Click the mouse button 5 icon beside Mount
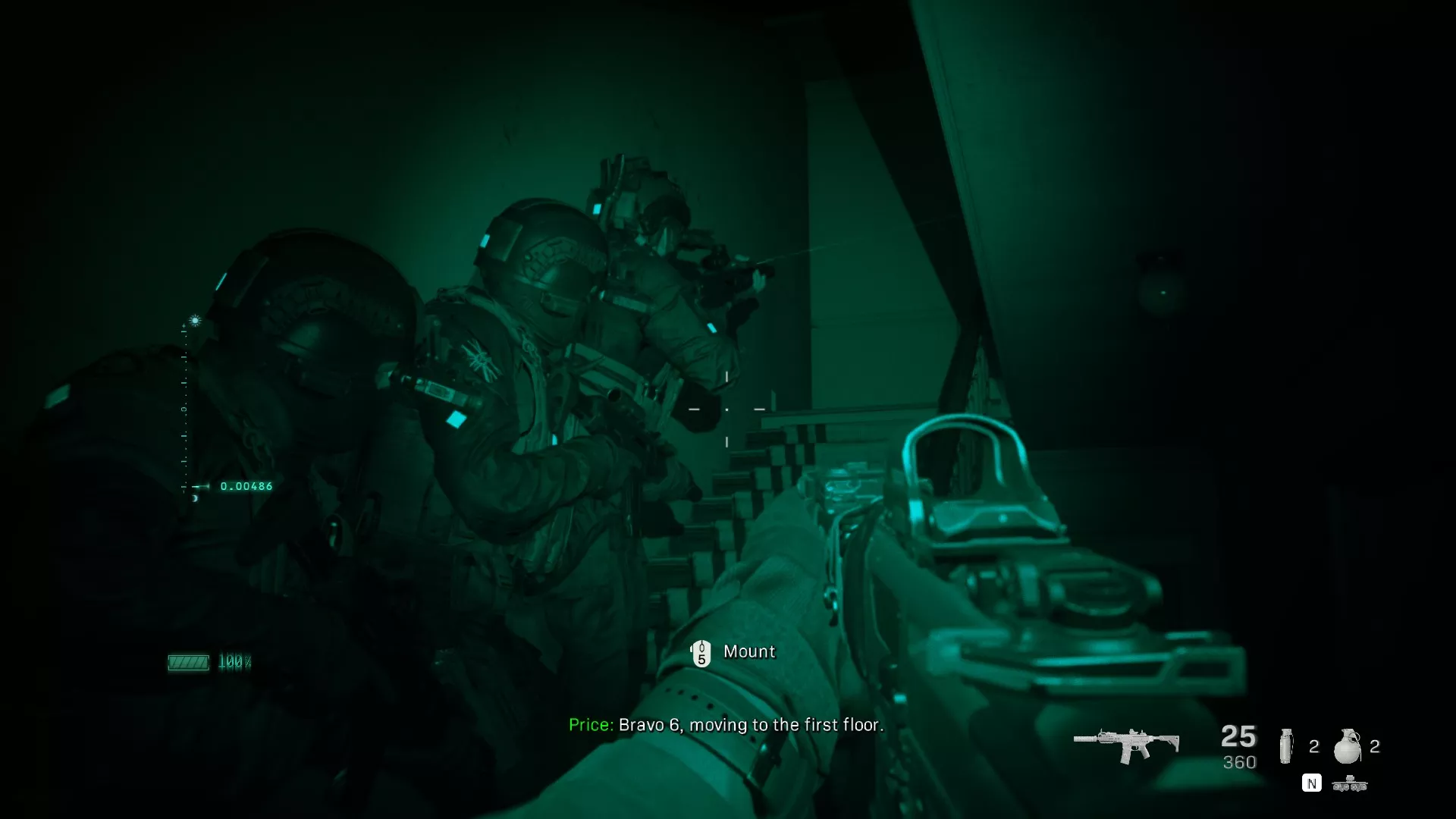Viewport: 1456px width, 819px height. pos(702,652)
